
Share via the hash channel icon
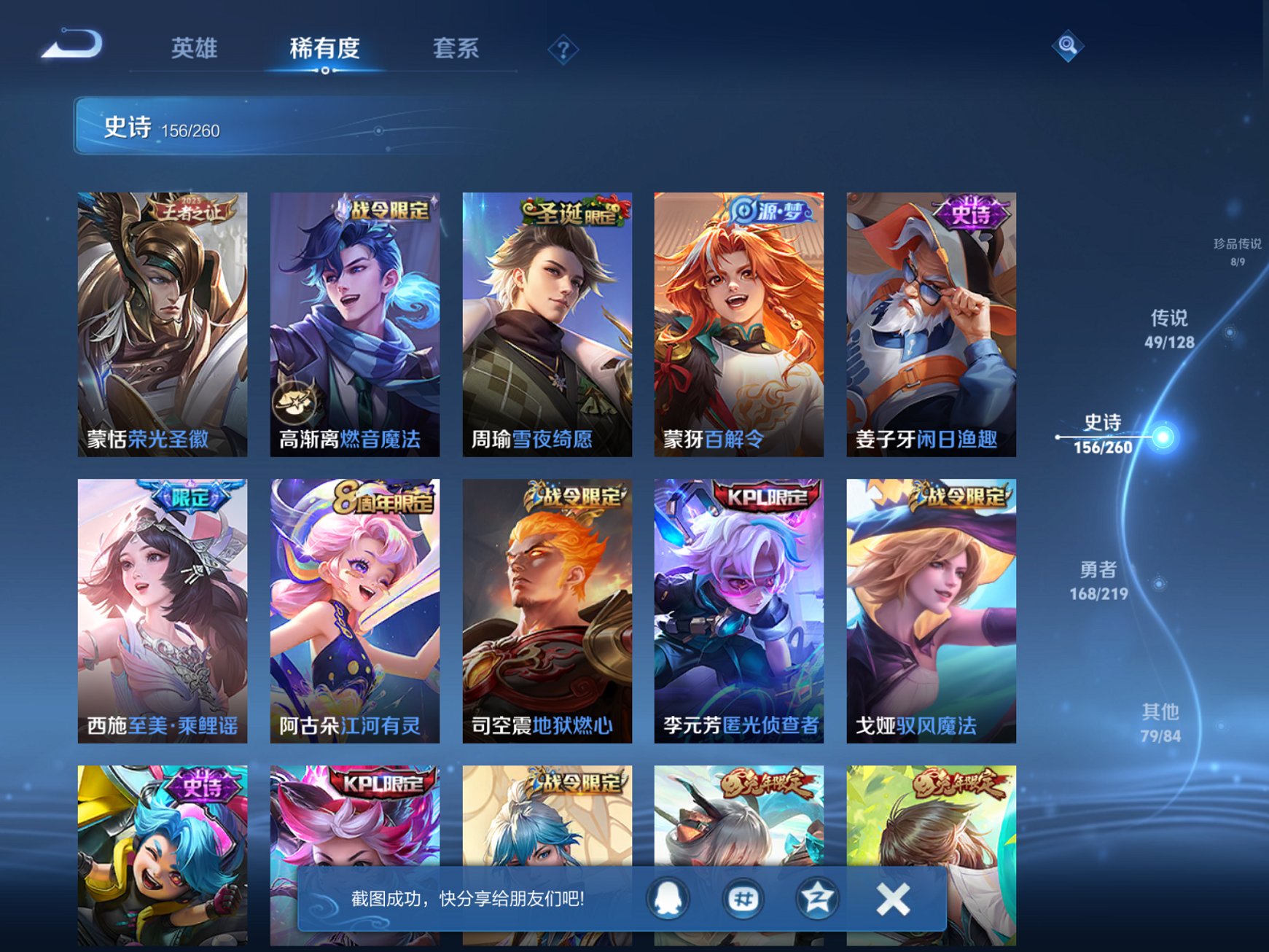coord(743,899)
